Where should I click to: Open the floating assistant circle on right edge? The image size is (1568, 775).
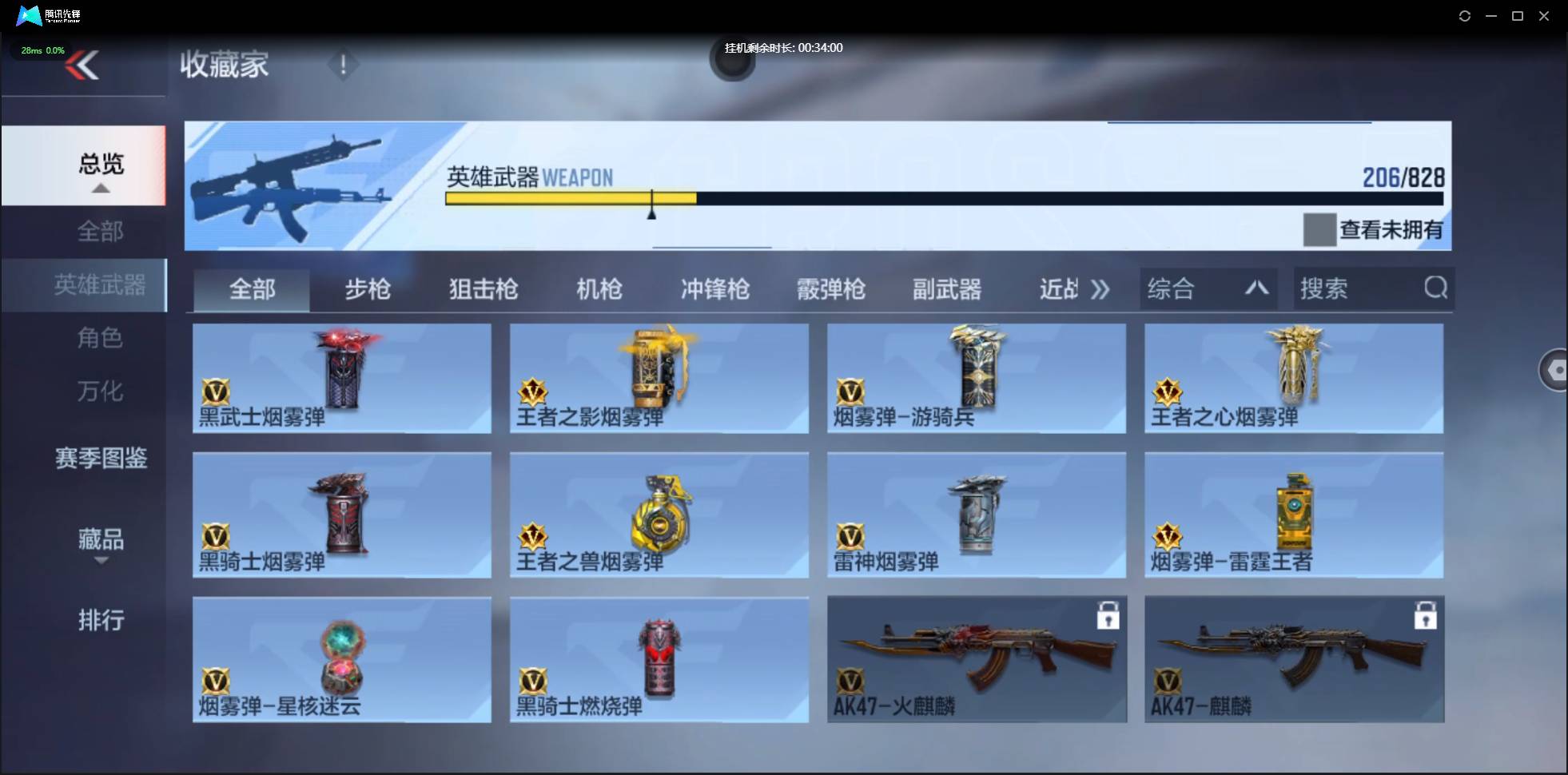coord(1555,370)
